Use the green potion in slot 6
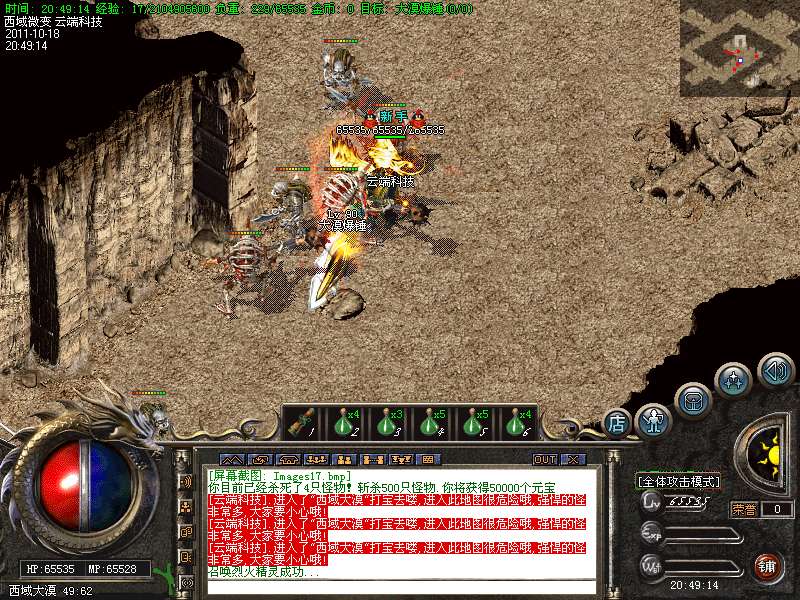The width and height of the screenshot is (800, 600). (517, 423)
